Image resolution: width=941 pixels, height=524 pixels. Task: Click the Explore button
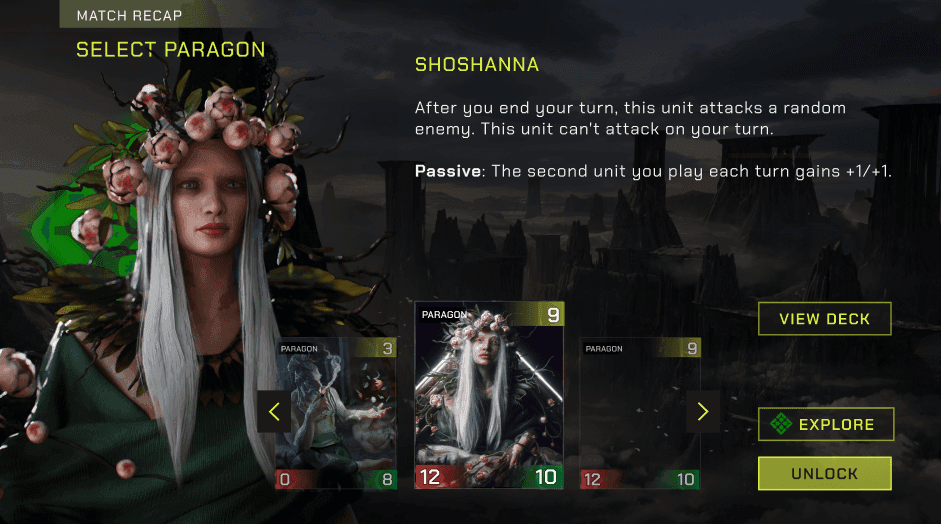(x=825, y=424)
